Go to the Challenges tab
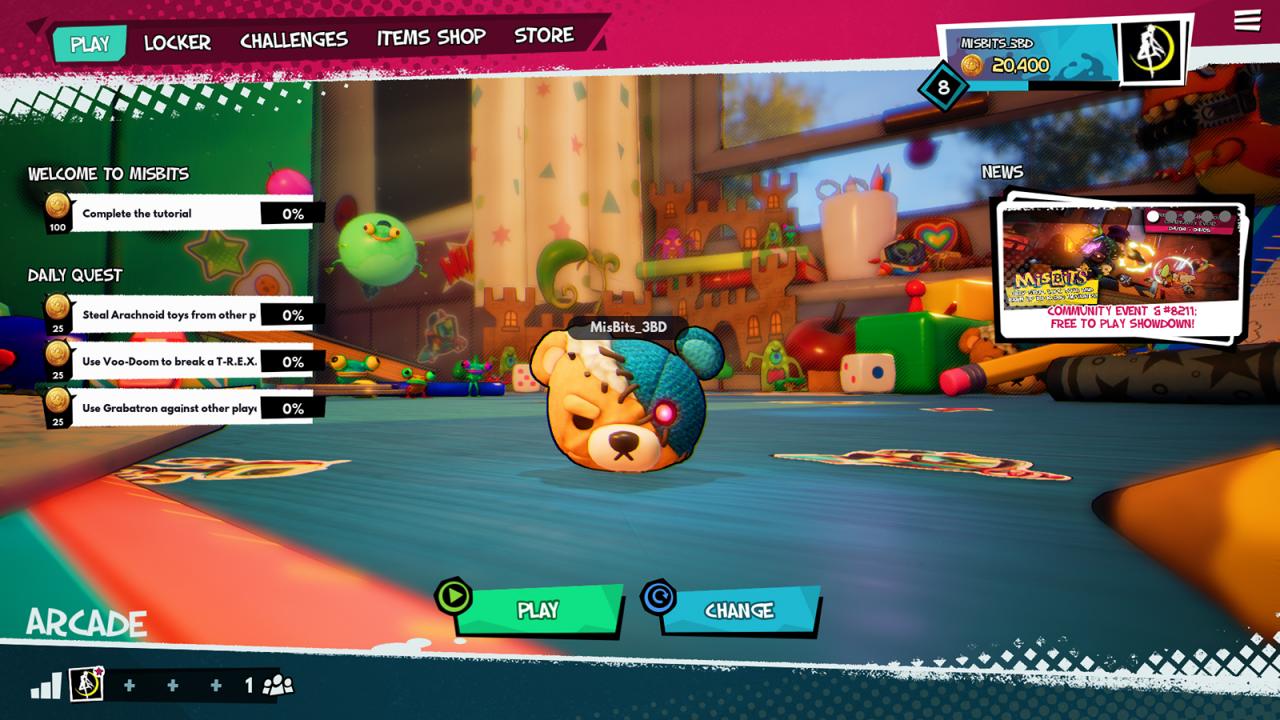The height and width of the screenshot is (720, 1280). point(294,40)
